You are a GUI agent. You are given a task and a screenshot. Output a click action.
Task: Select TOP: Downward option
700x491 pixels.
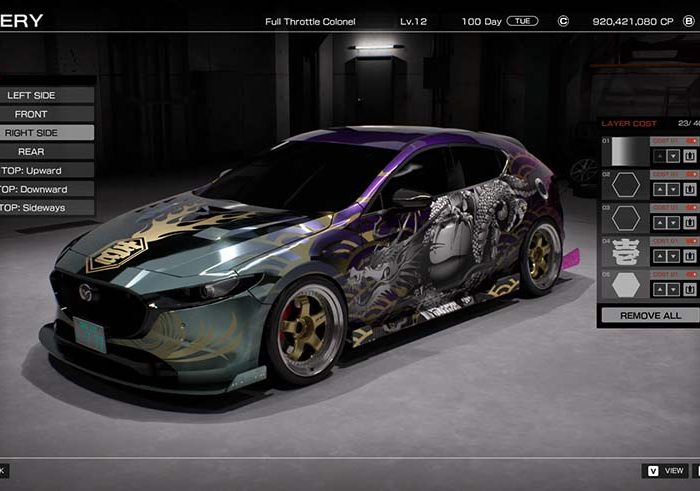(34, 189)
